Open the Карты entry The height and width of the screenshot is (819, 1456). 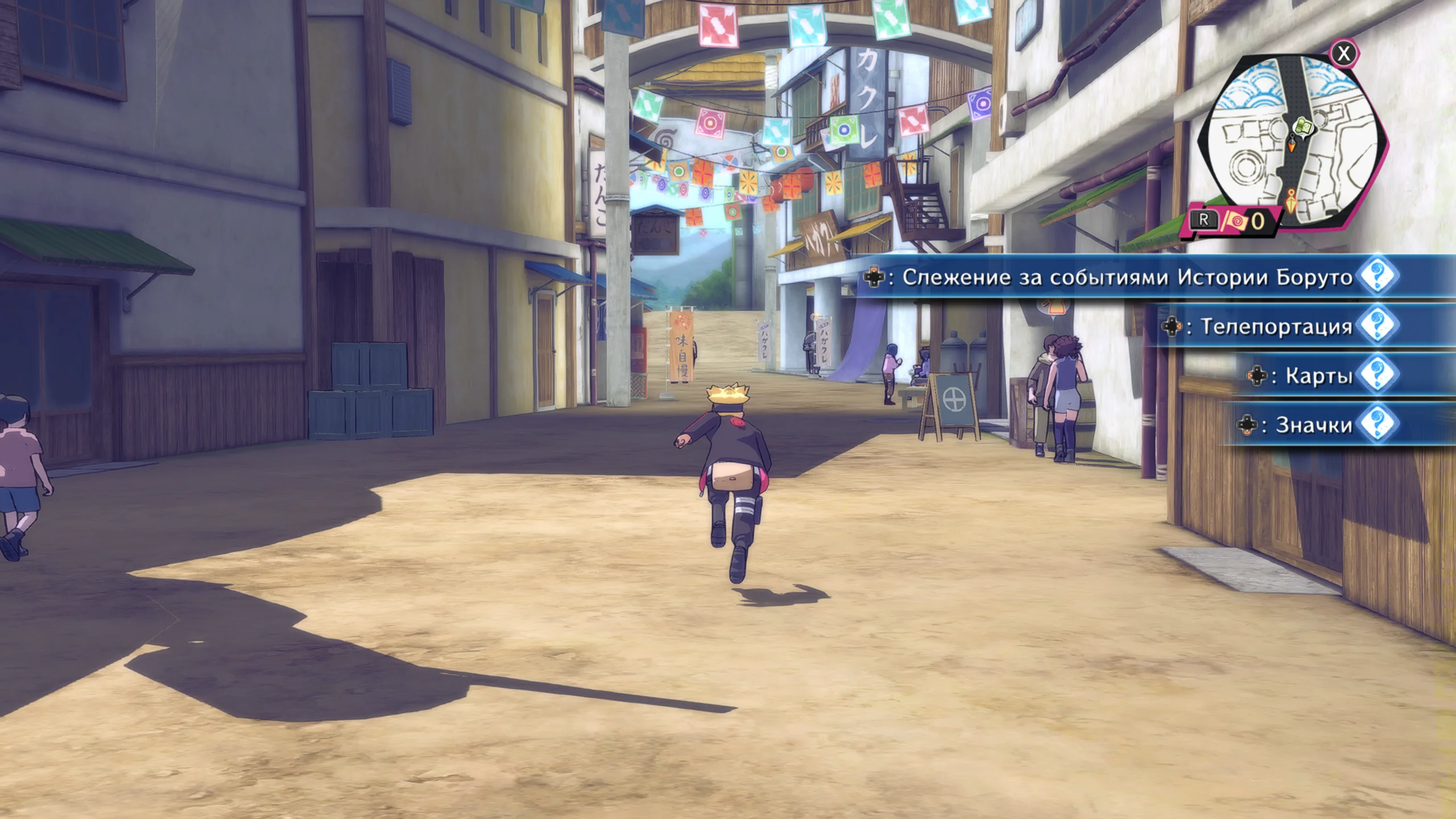click(1318, 375)
